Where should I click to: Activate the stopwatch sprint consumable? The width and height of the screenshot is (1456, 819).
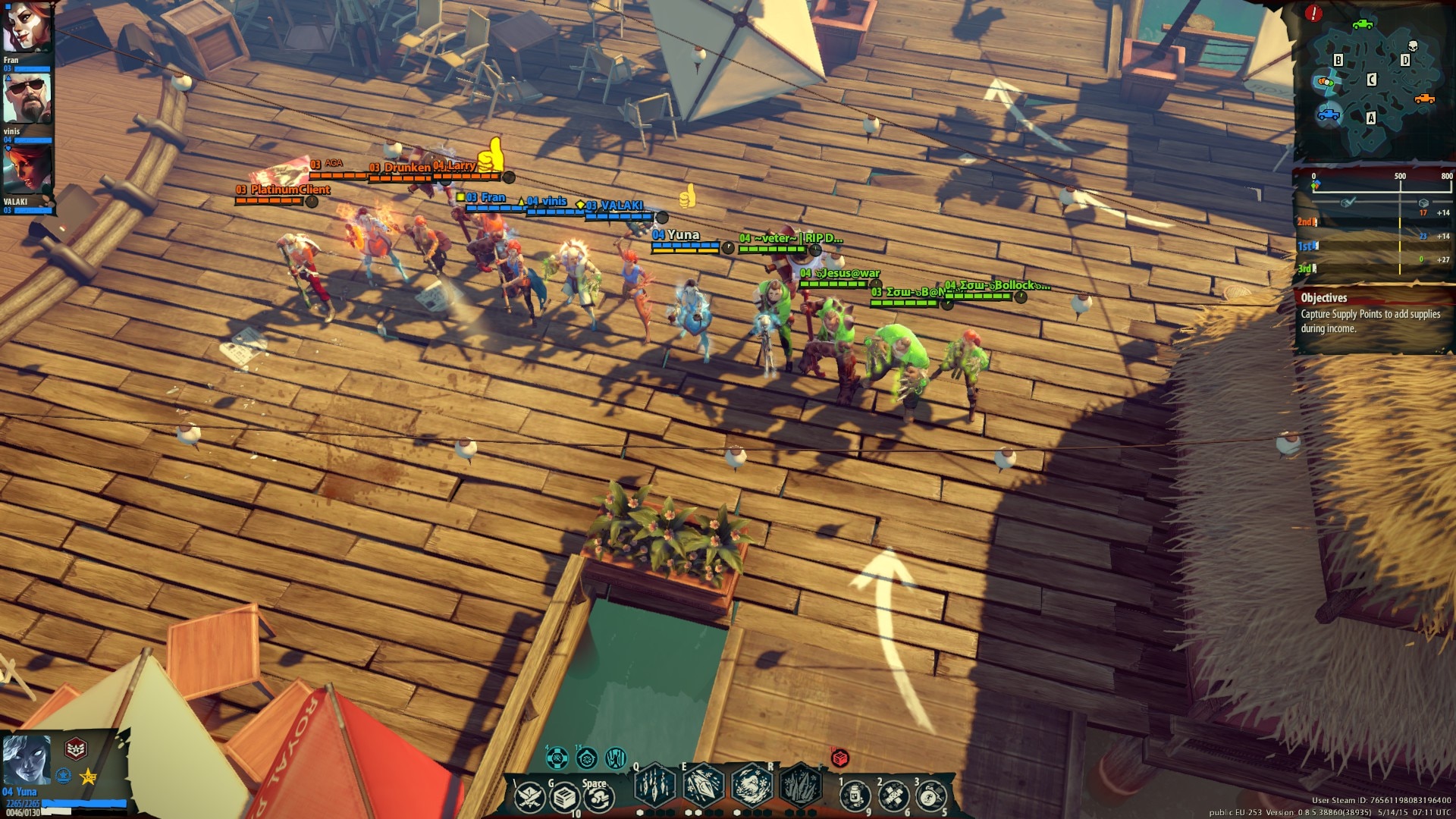(x=931, y=796)
